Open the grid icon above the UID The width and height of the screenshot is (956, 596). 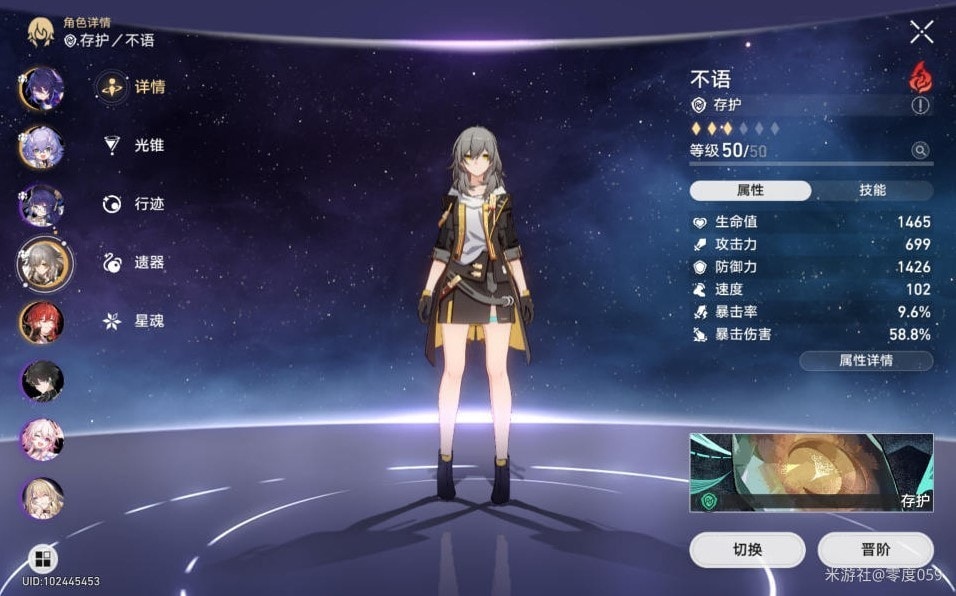[x=44, y=558]
